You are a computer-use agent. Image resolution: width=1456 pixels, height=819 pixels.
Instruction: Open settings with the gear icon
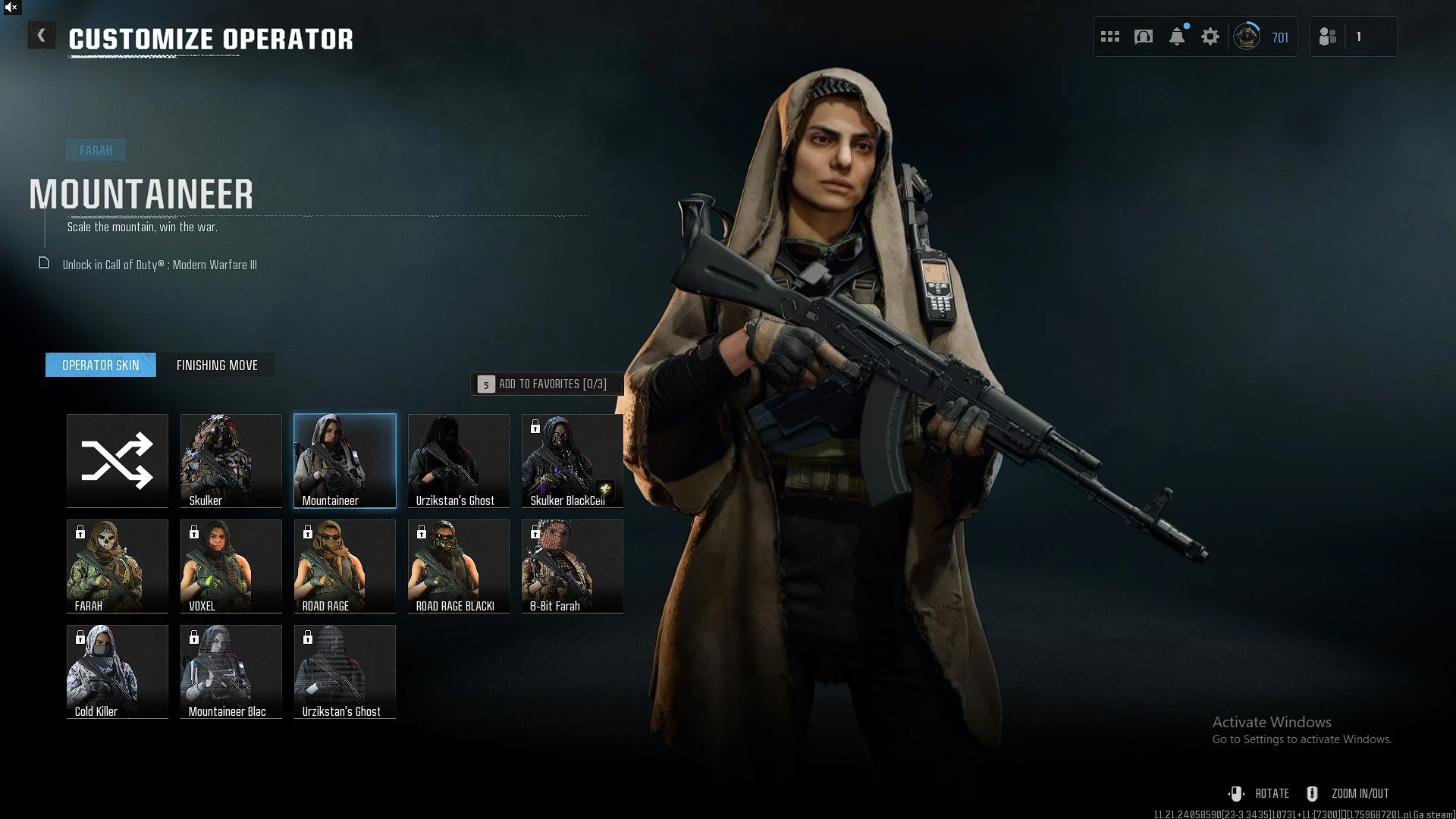[1210, 36]
